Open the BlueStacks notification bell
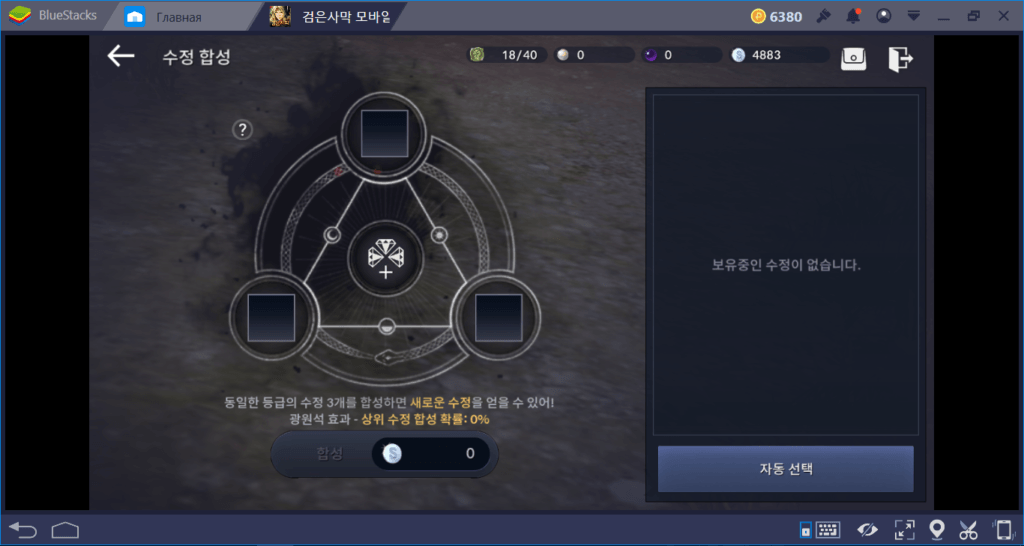This screenshot has width=1024, height=546. 853,16
